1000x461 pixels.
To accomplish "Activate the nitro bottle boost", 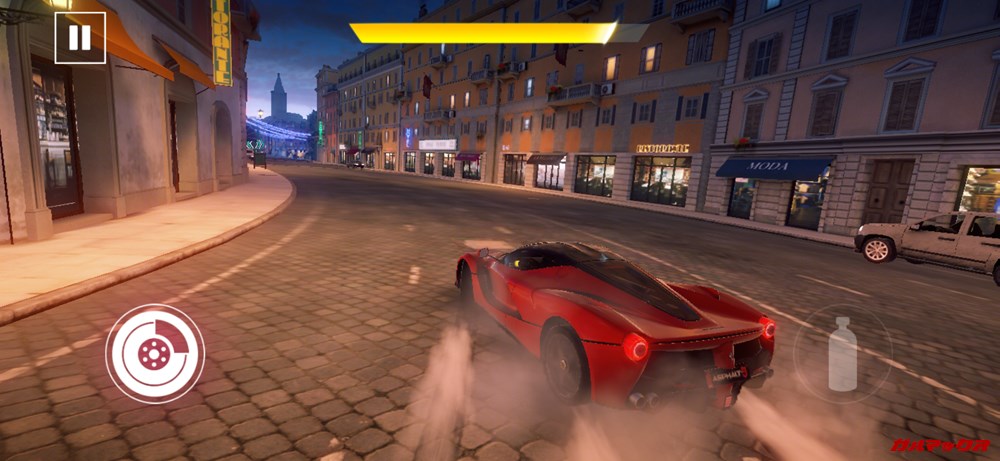I will 842,354.
